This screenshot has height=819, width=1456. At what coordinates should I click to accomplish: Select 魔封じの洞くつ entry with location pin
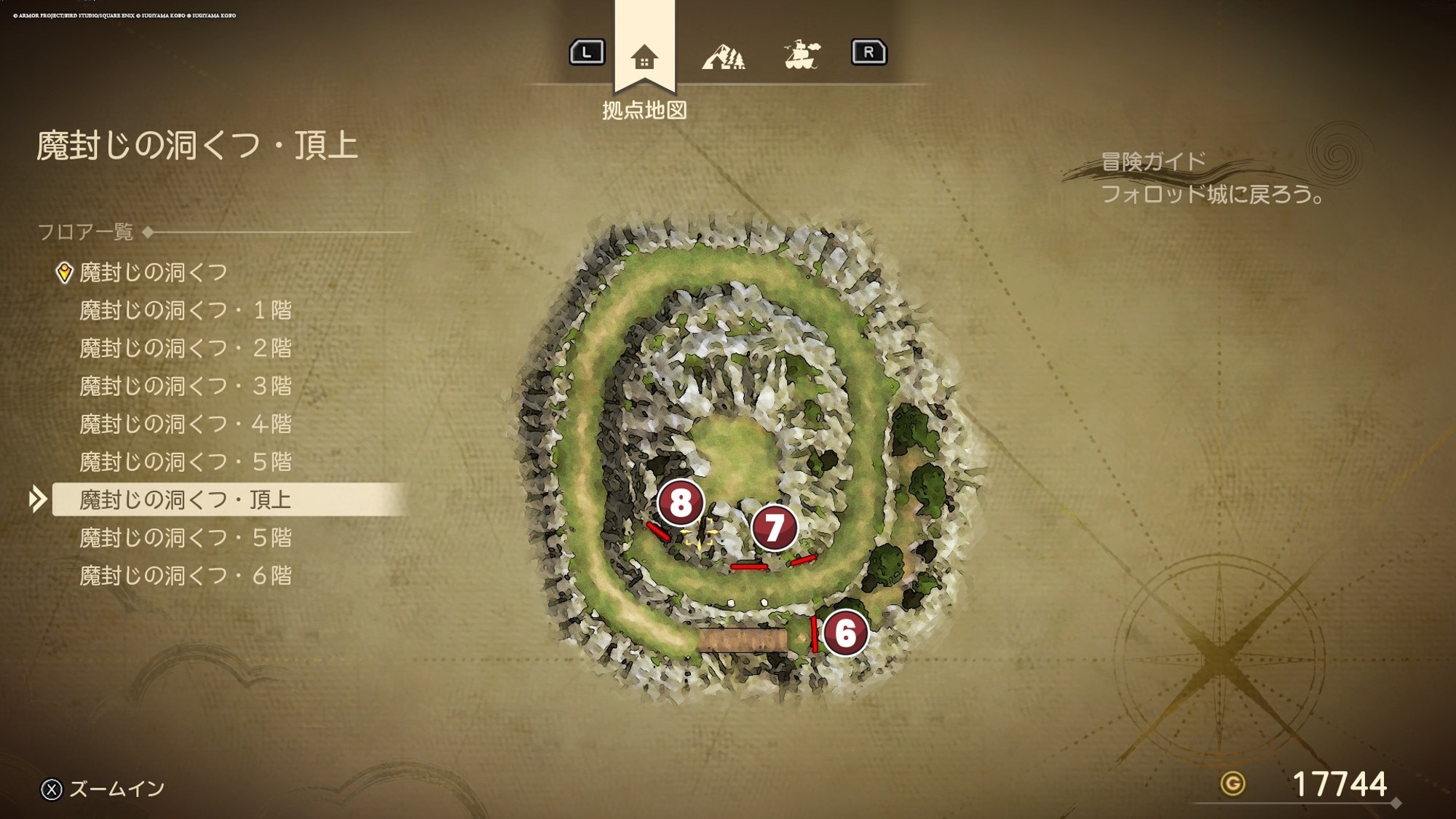(x=153, y=272)
